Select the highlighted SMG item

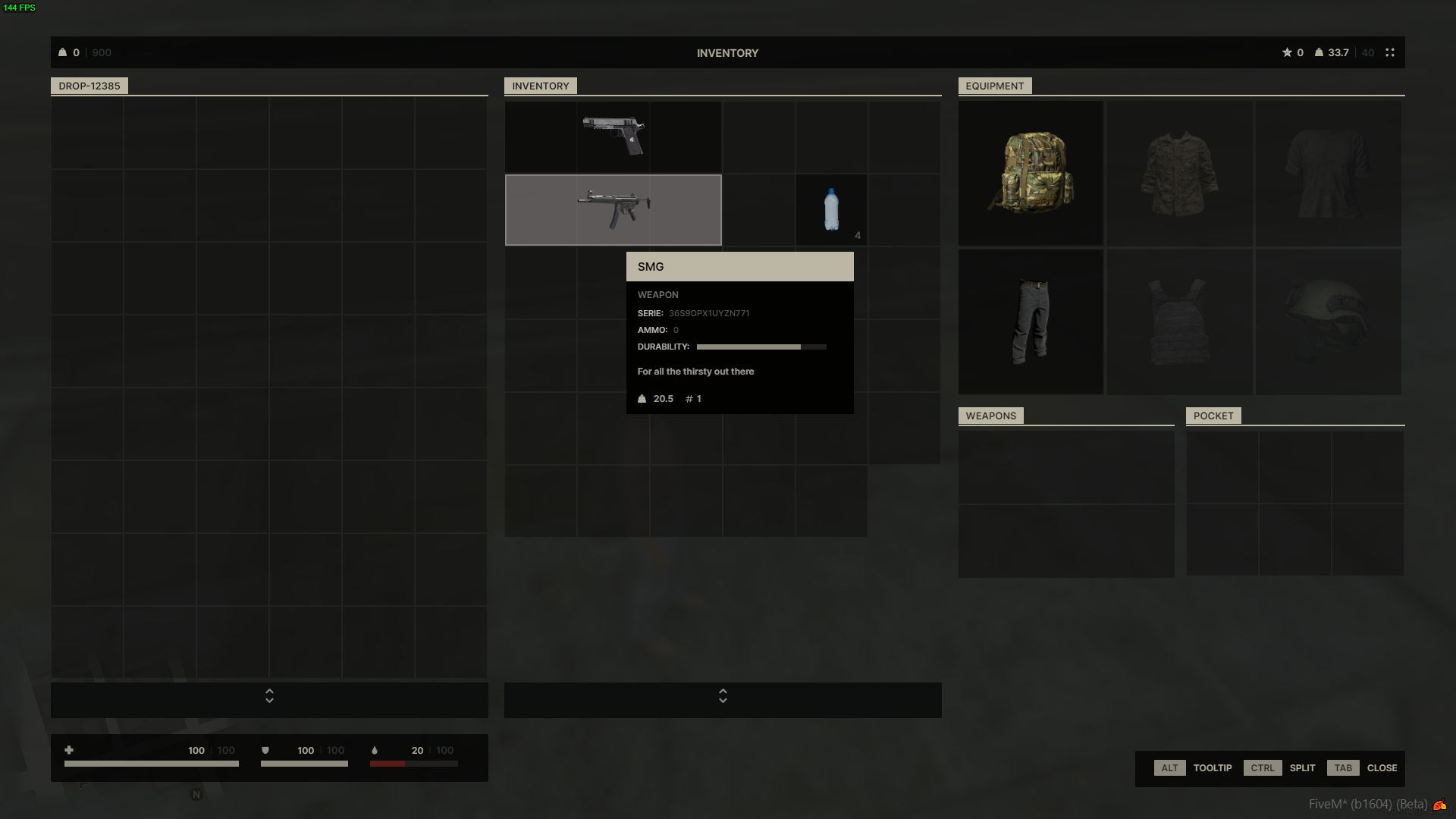pos(613,210)
